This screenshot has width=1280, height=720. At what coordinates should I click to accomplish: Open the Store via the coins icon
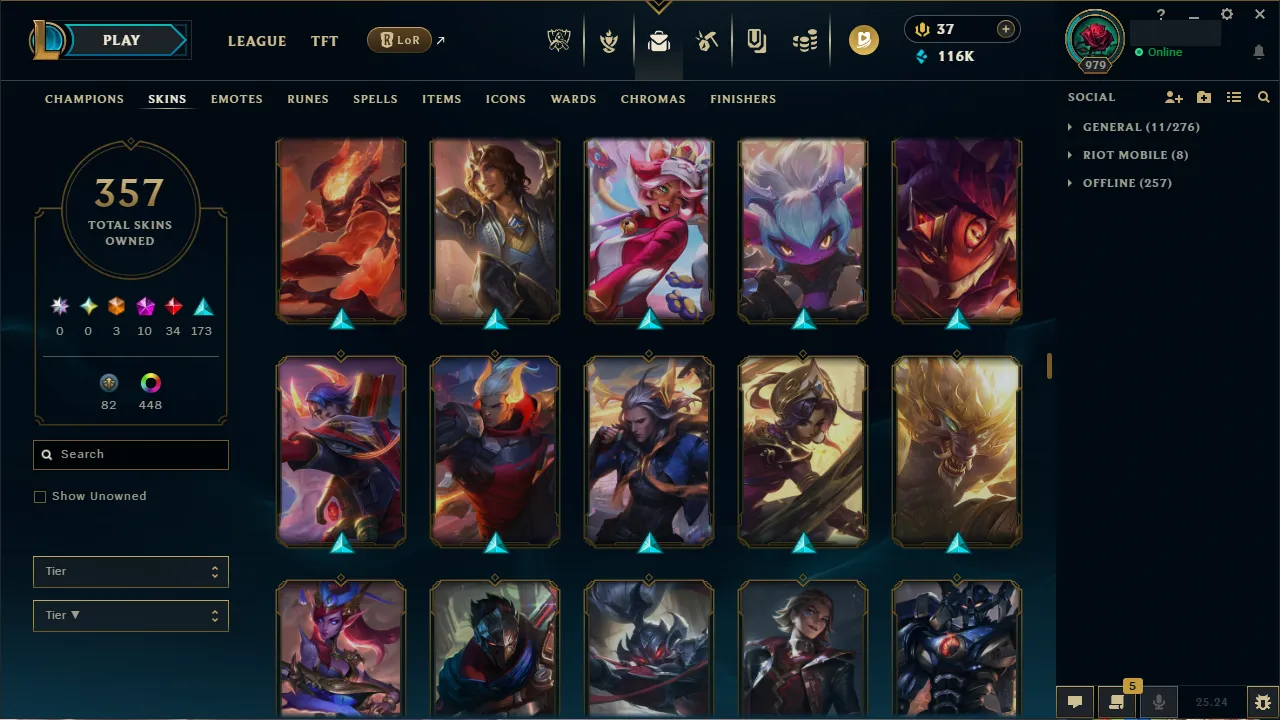(805, 40)
